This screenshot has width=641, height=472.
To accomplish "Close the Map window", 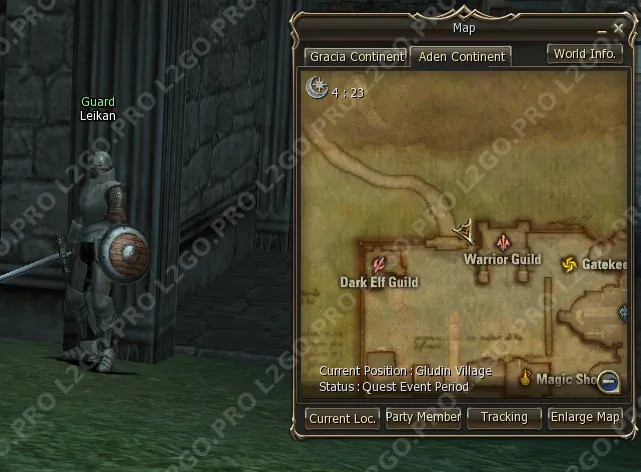I will 618,28.
